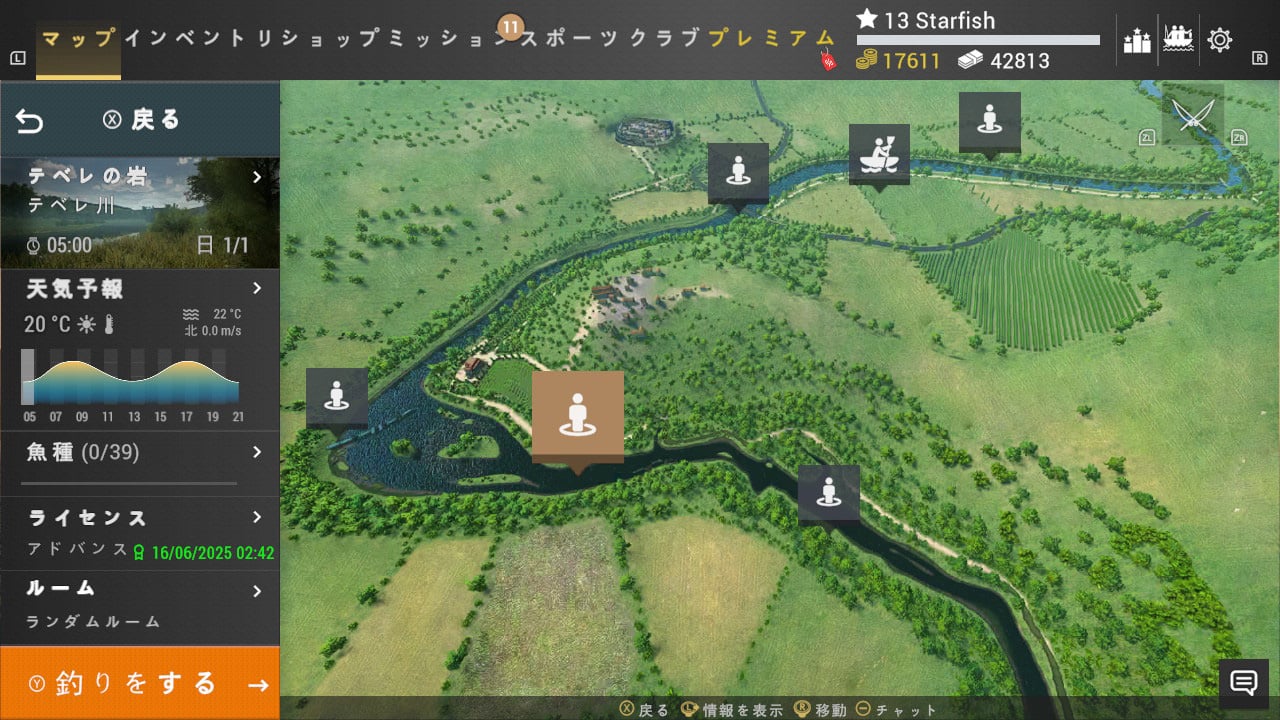1280x720 pixels.
Task: Select the highlighted brown angler marker
Action: [577, 417]
